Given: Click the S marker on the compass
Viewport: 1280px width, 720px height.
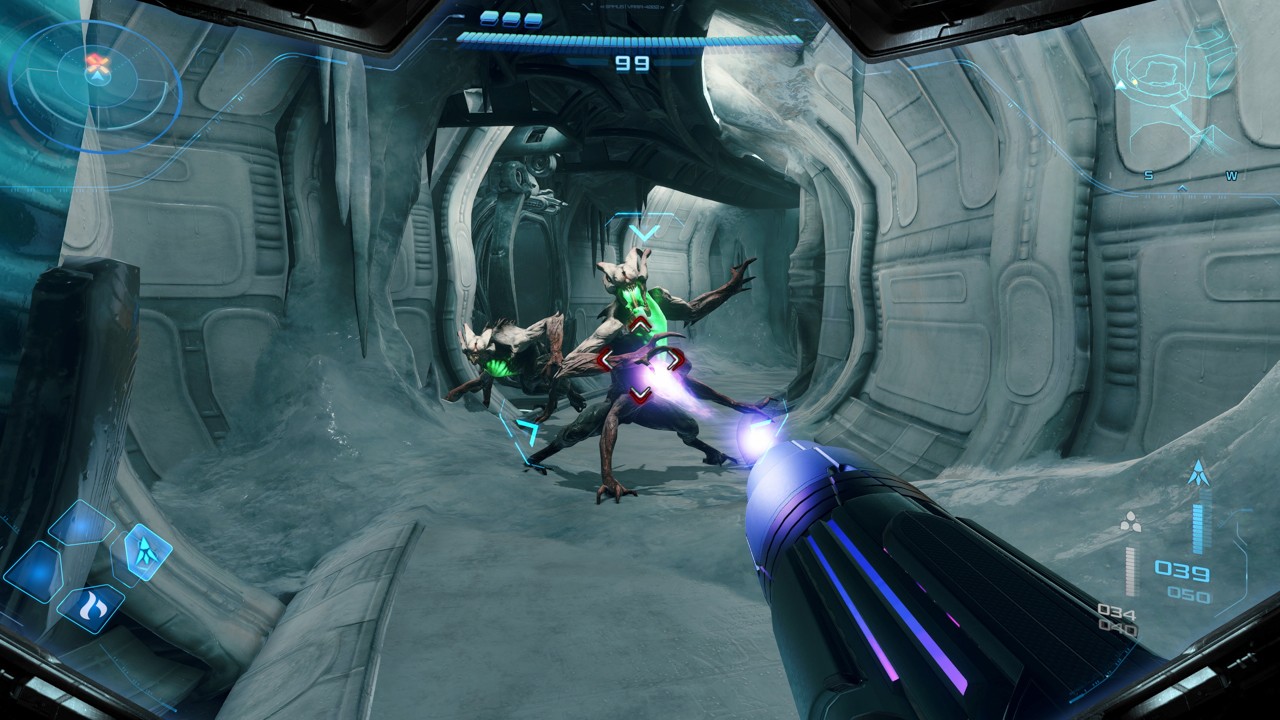Looking at the screenshot, I should (x=1148, y=175).
